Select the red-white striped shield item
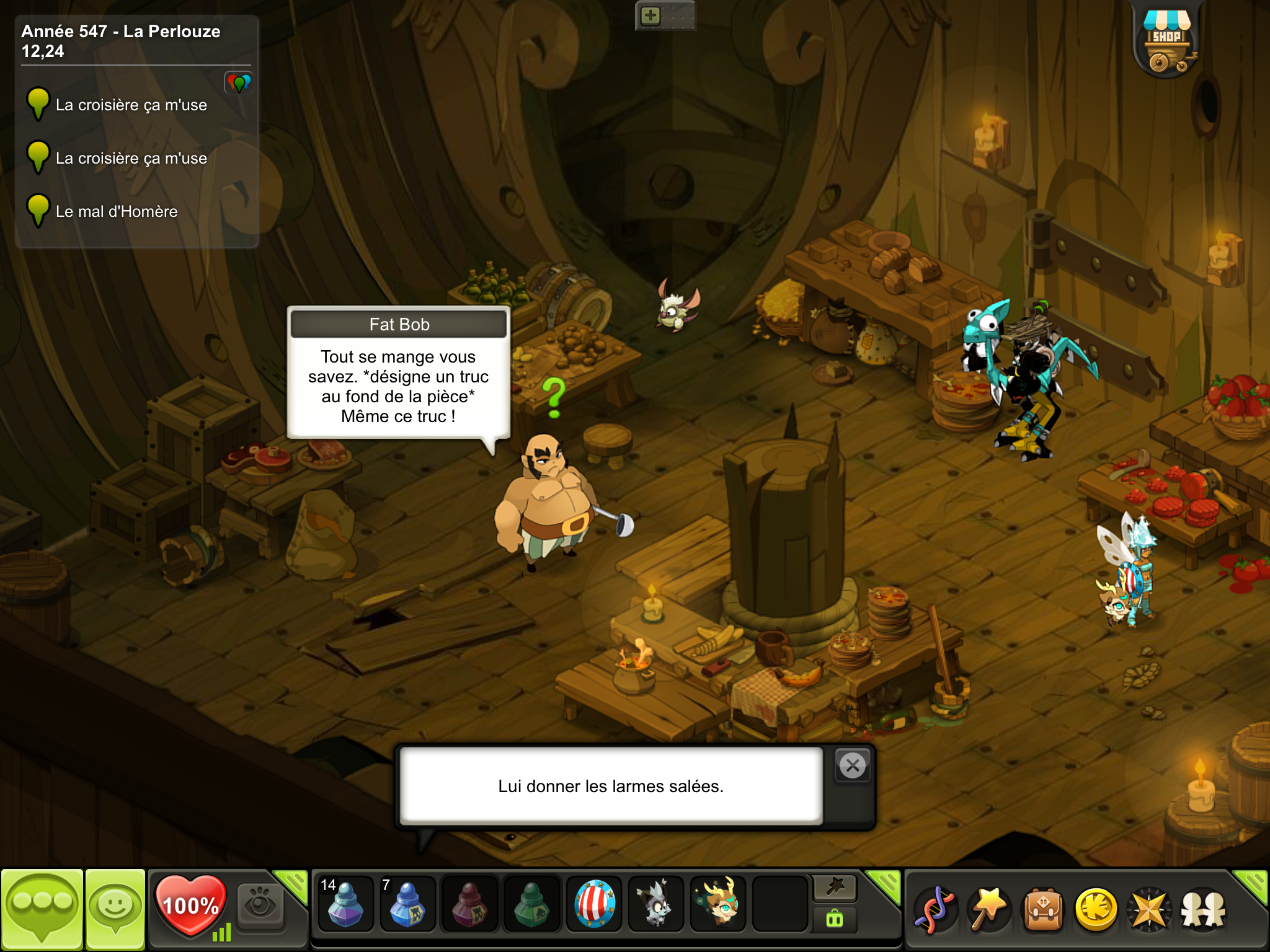 594,904
